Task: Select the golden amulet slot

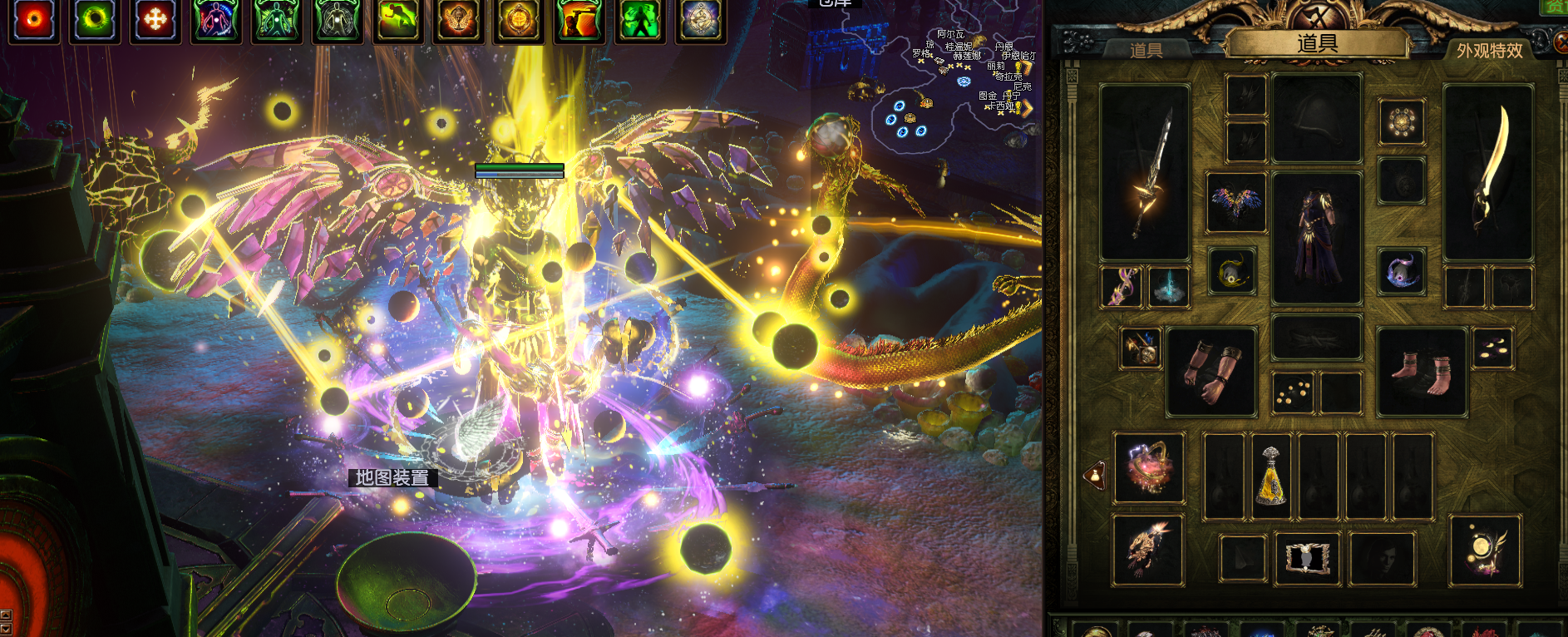Action: point(1402,122)
